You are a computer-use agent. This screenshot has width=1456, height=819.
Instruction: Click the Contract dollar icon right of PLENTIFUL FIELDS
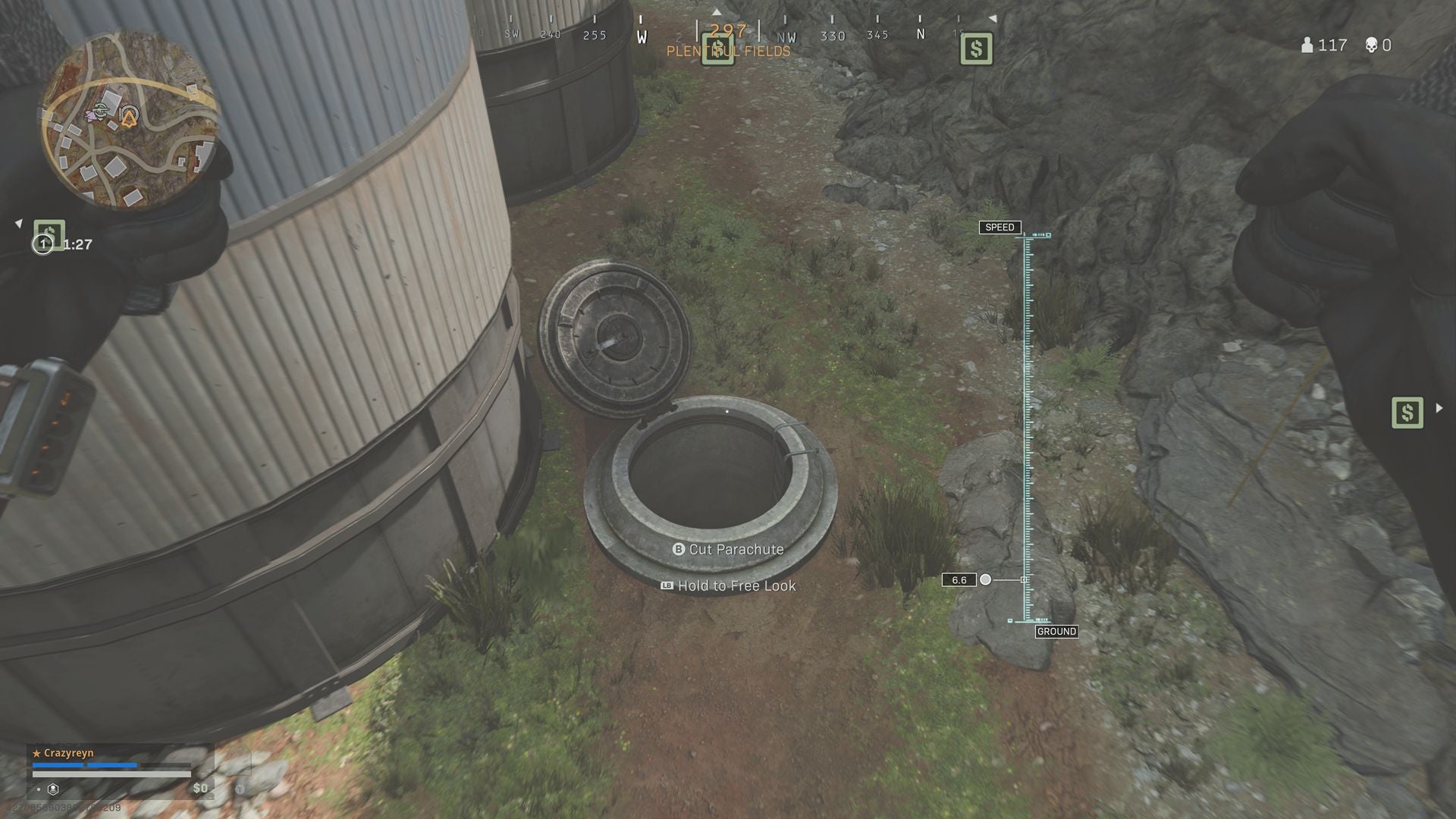pyautogui.click(x=975, y=49)
